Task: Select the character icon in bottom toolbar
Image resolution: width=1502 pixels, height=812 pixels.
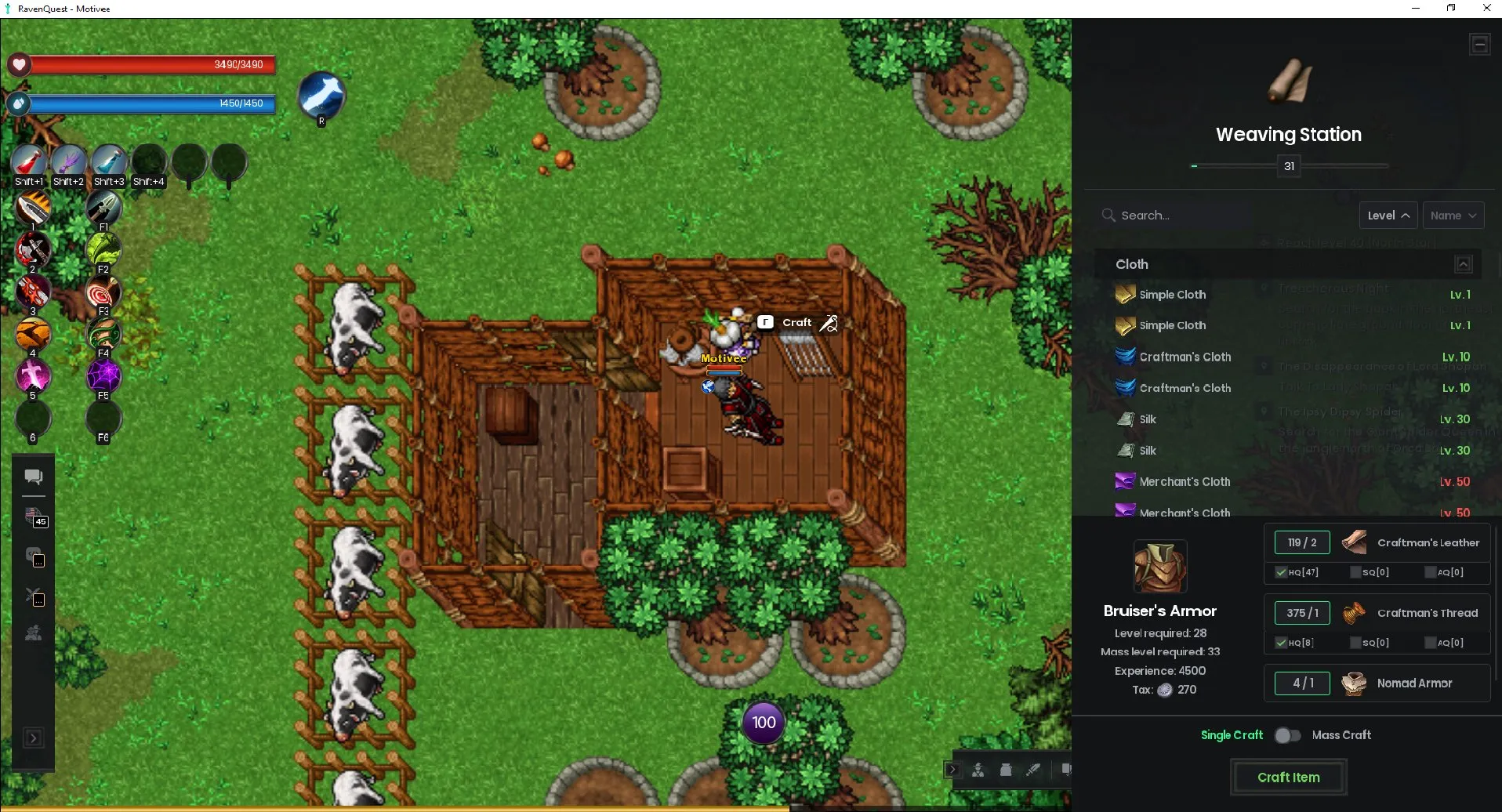Action: pos(978,769)
